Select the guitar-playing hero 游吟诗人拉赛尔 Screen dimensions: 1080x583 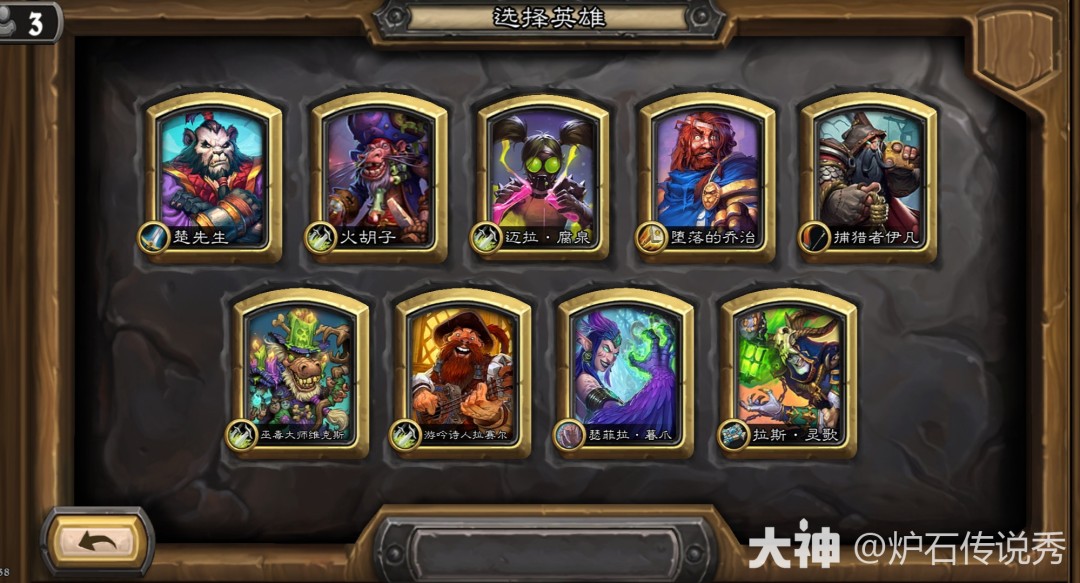463,372
